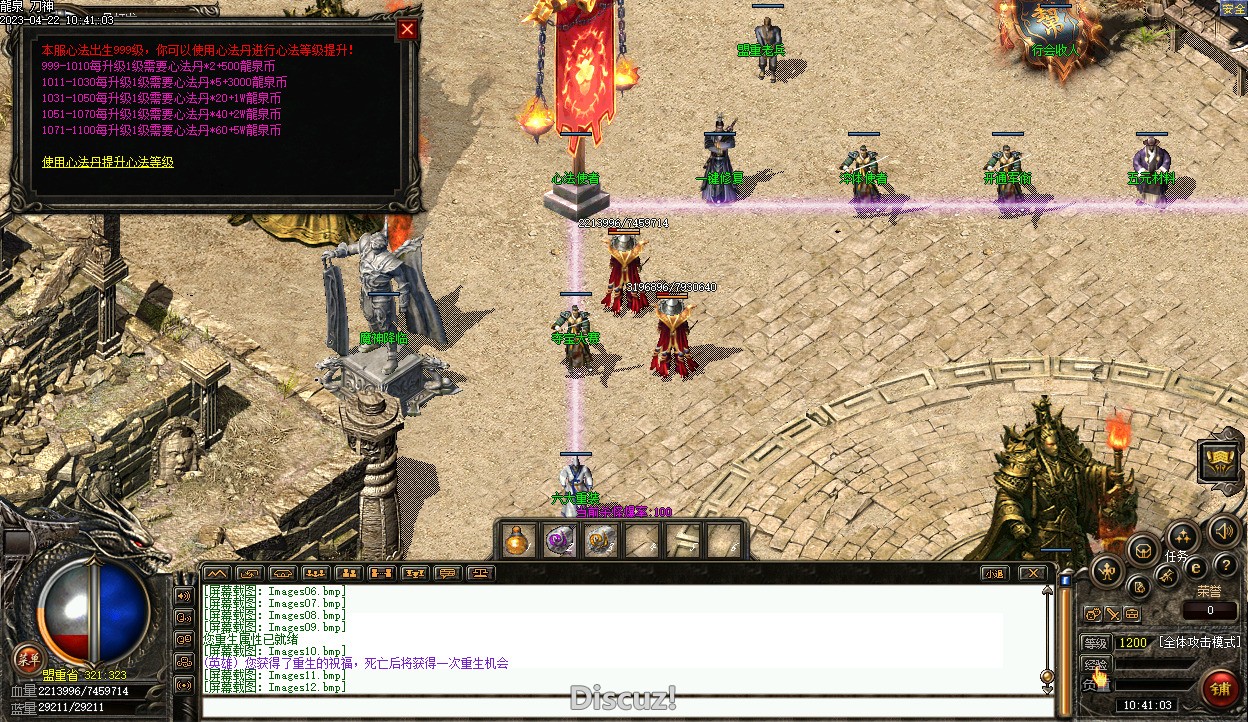Open the 菜单 menu button
1248x722 pixels.
(27, 659)
